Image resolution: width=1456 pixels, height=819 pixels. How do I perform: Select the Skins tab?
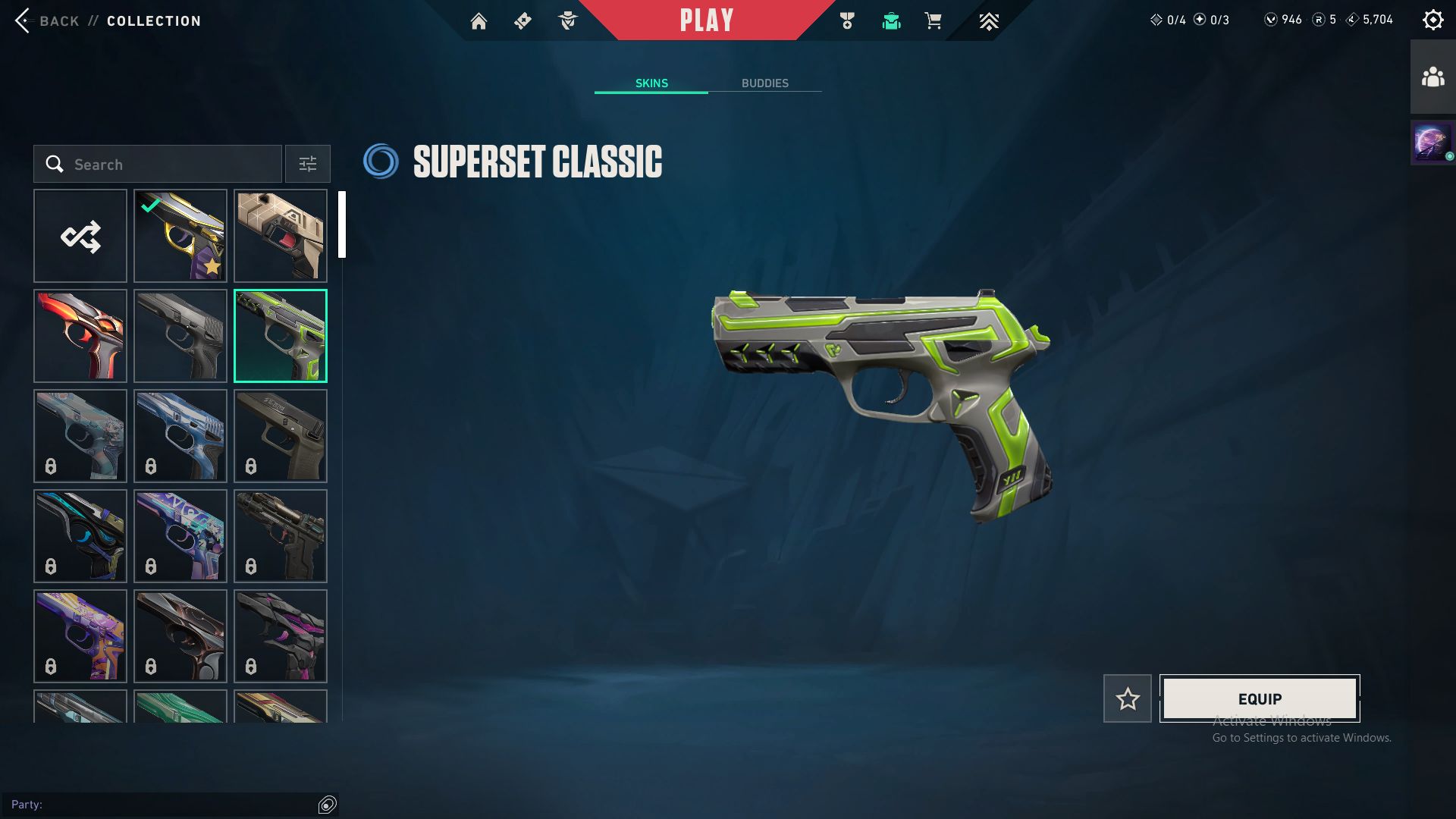coord(651,83)
